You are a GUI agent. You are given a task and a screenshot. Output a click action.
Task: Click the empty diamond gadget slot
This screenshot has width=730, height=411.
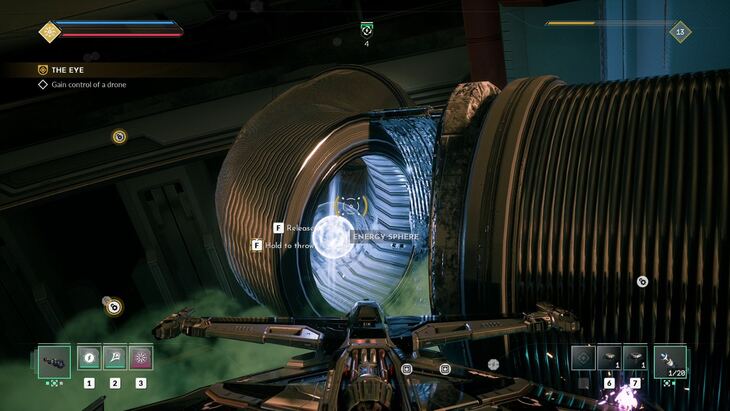tap(583, 357)
